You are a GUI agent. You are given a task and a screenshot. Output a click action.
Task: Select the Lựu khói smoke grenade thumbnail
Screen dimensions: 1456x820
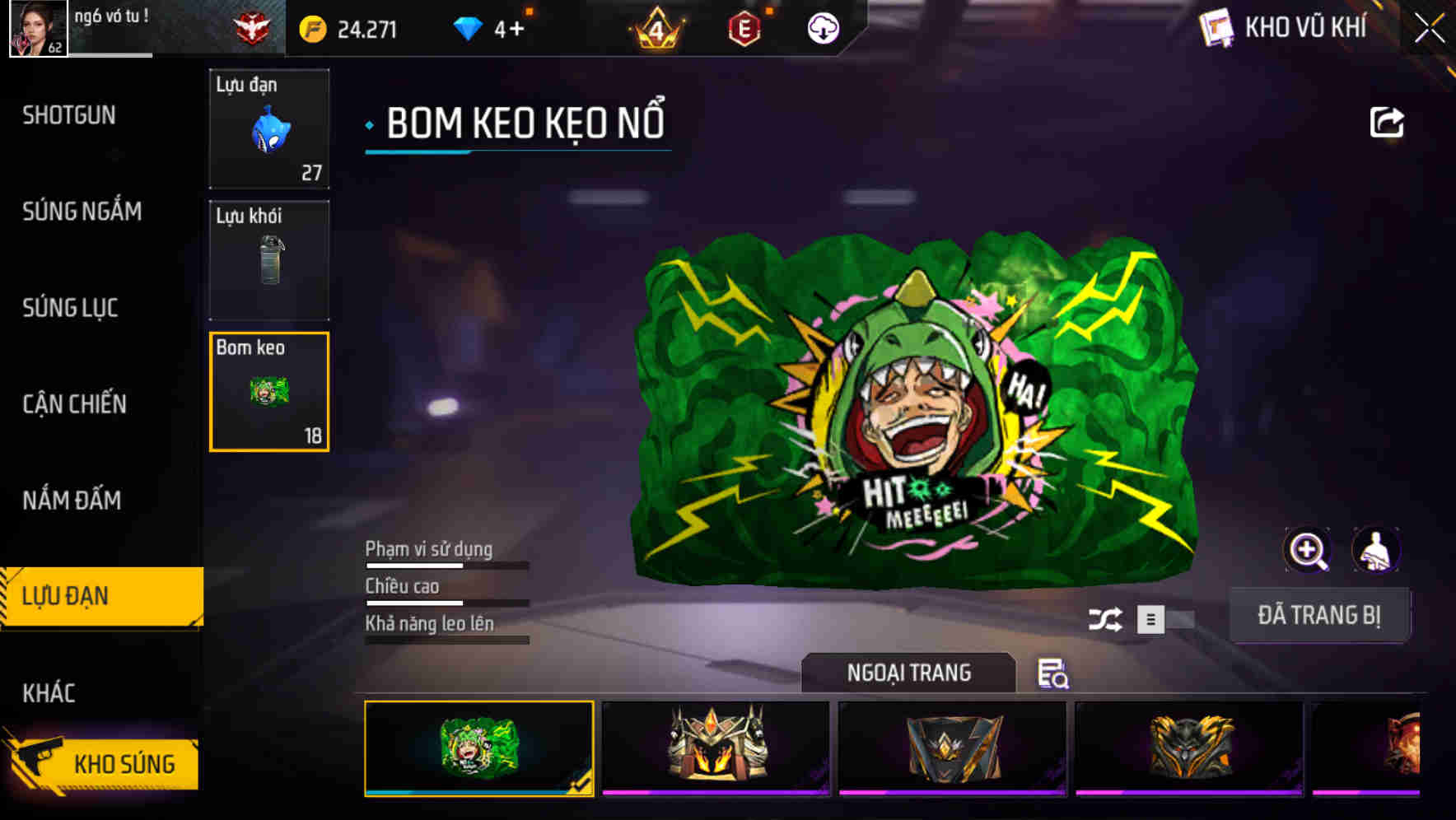(269, 259)
